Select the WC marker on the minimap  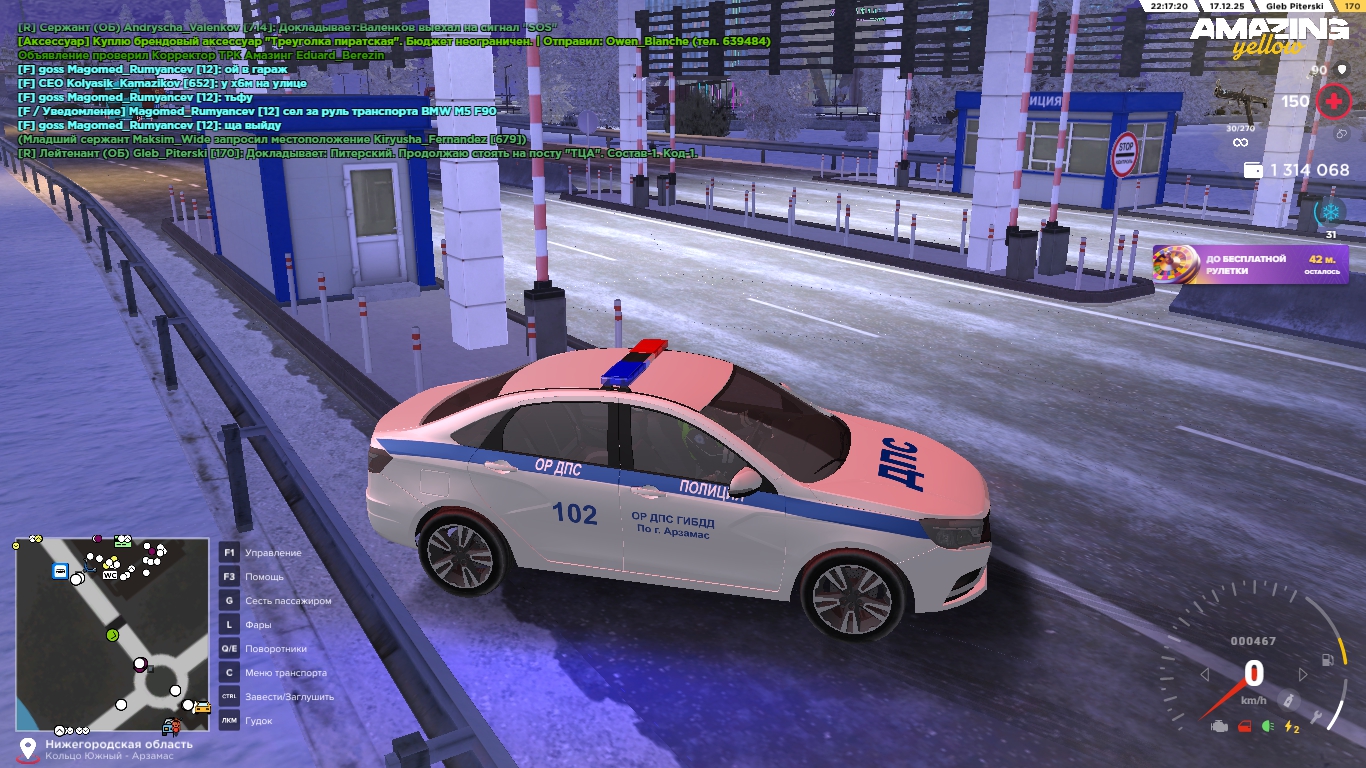coord(110,575)
